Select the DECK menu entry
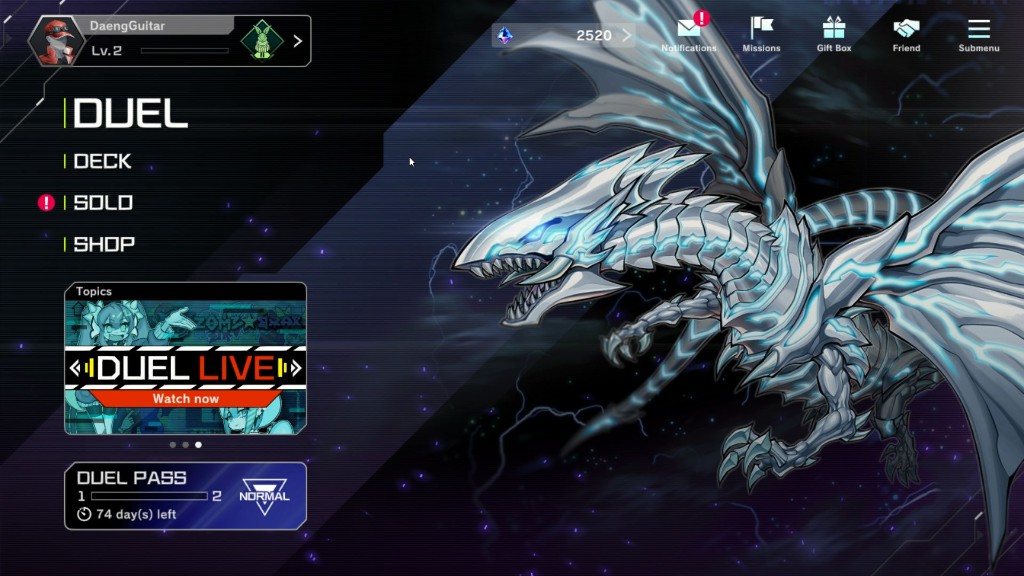This screenshot has height=576, width=1024. click(x=103, y=161)
